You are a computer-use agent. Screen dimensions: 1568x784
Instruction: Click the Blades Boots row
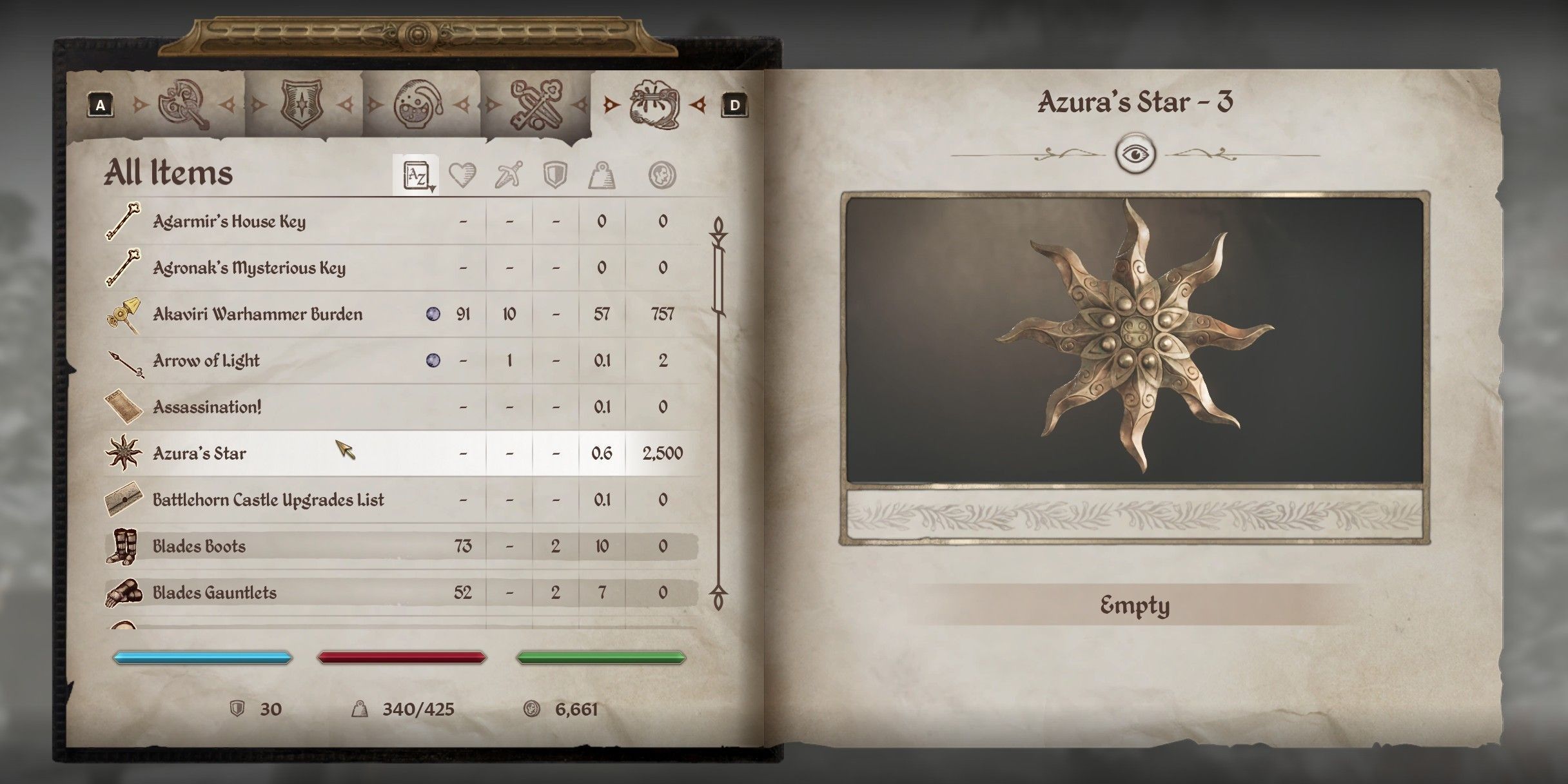[x=199, y=547]
